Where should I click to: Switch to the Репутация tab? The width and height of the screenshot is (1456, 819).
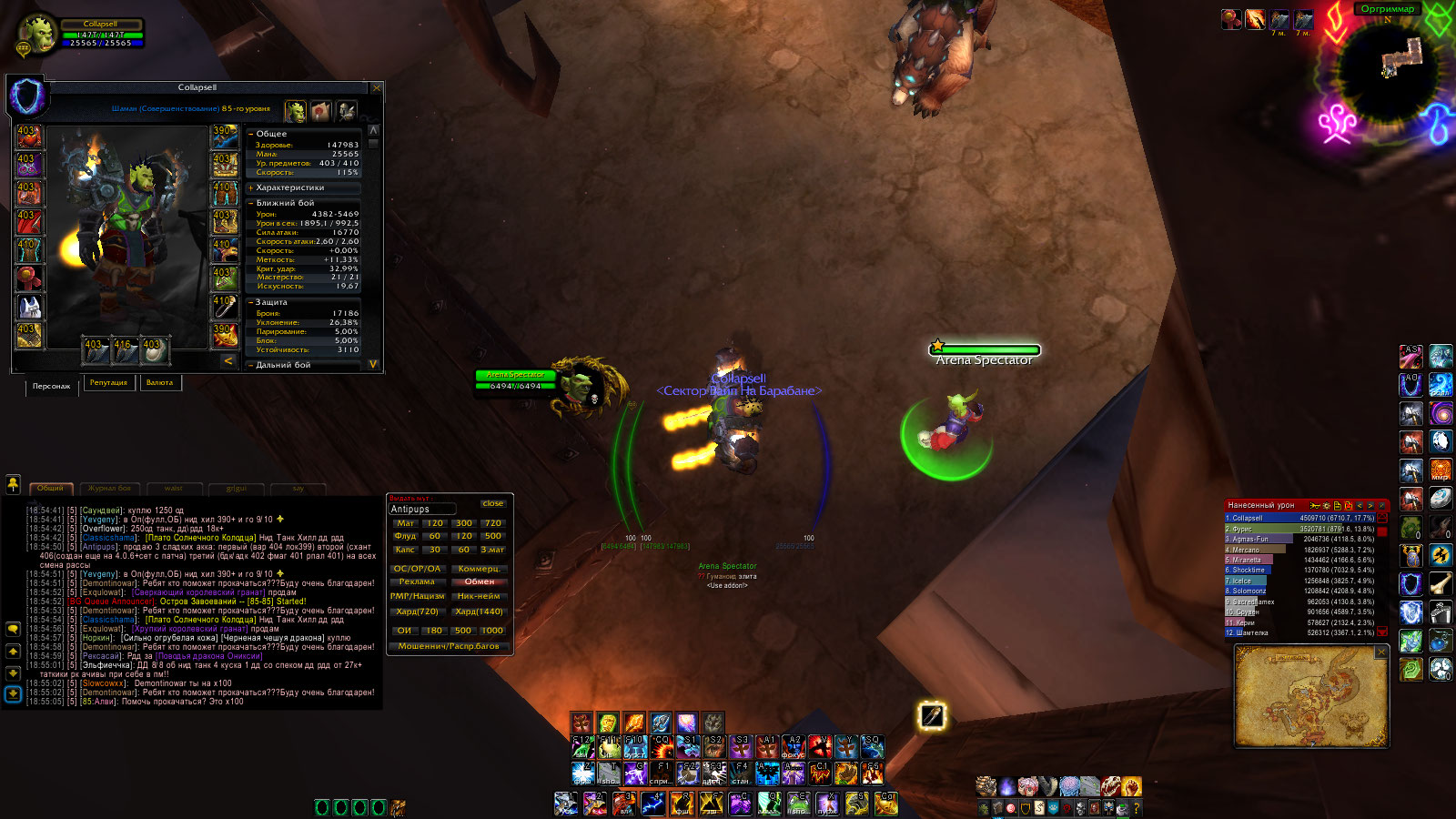pyautogui.click(x=108, y=383)
